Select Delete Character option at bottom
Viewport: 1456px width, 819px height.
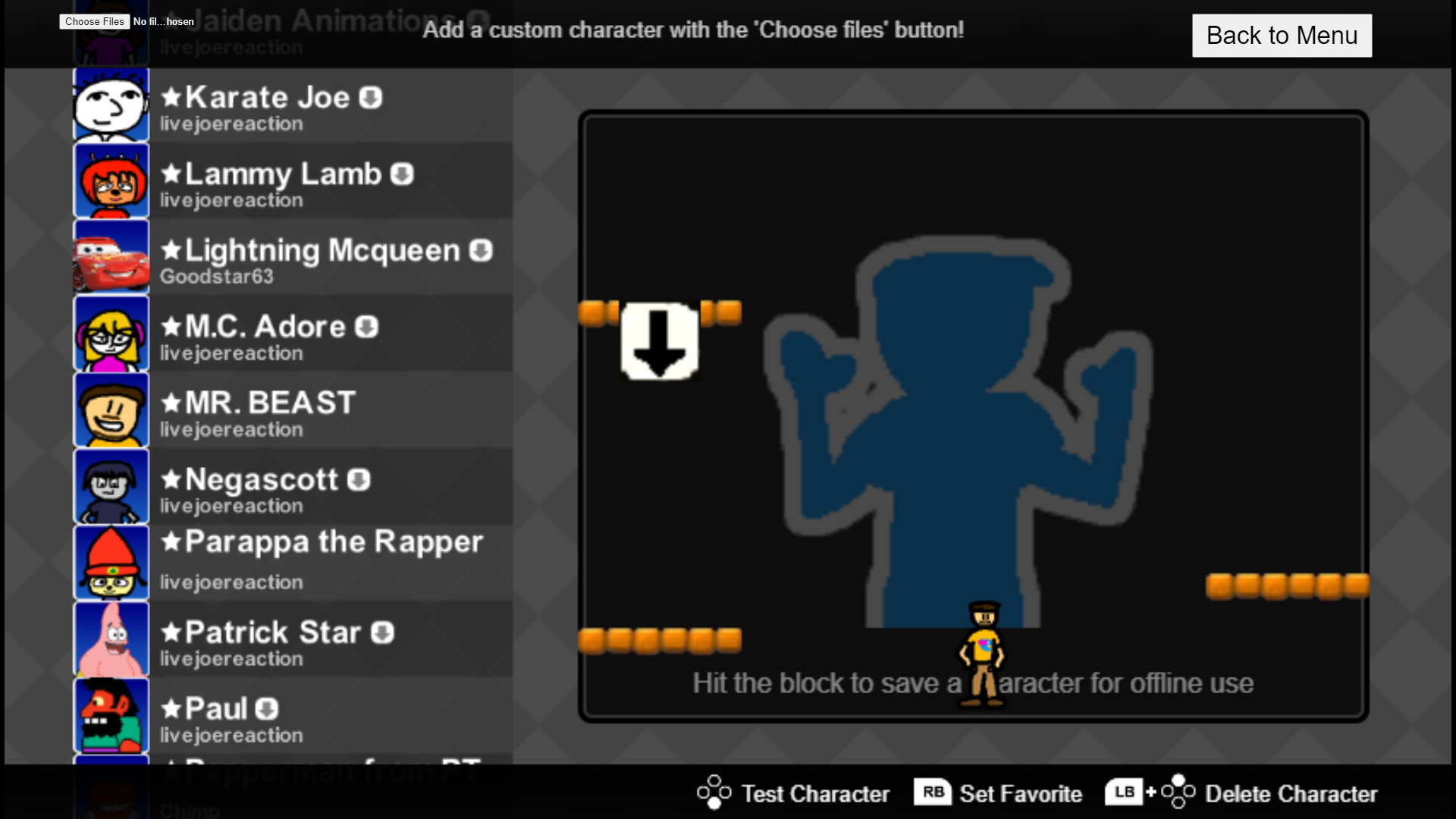click(1290, 793)
